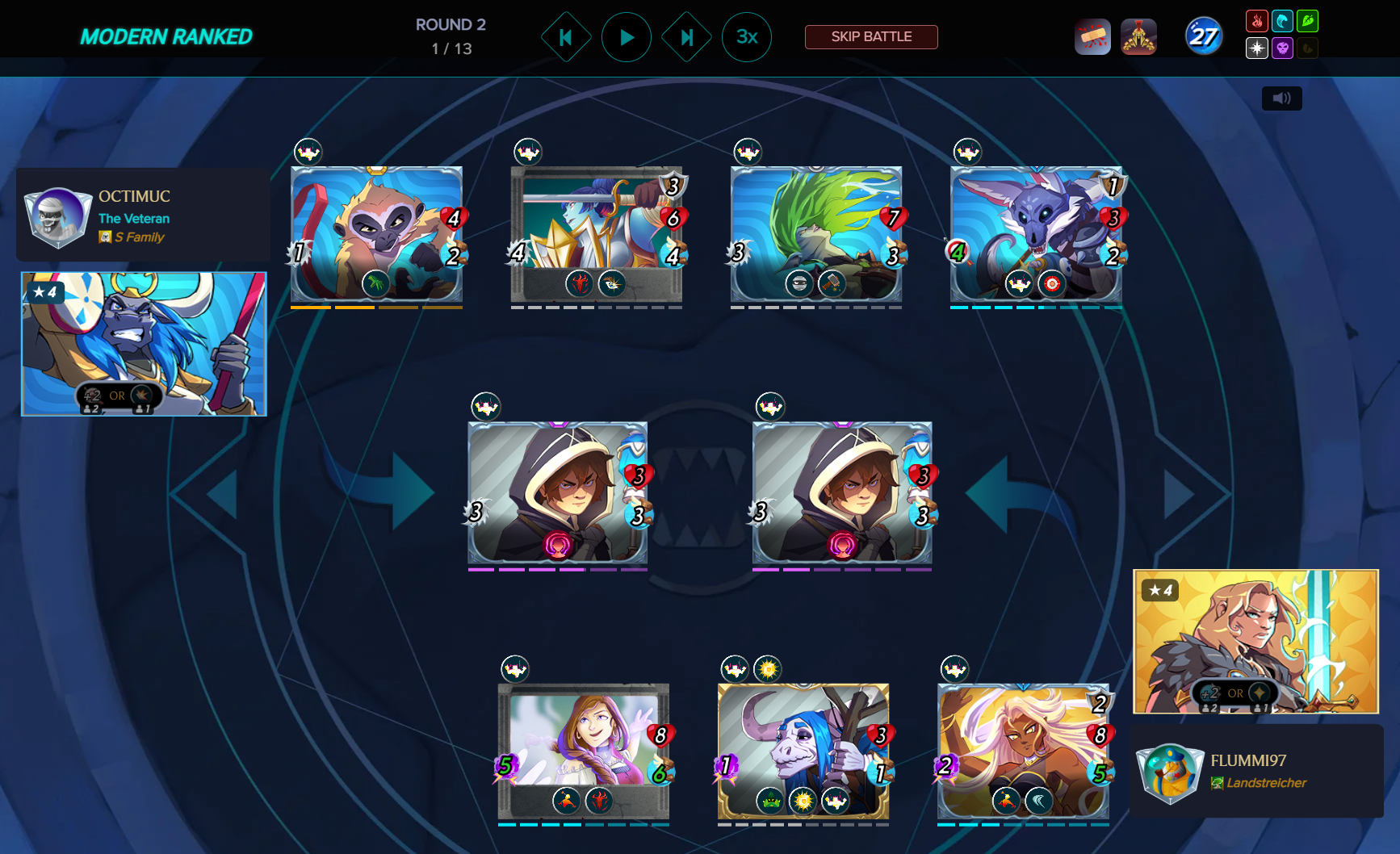This screenshot has height=854, width=1400.
Task: Show the bandage ruleset icon details
Action: coord(1092,37)
